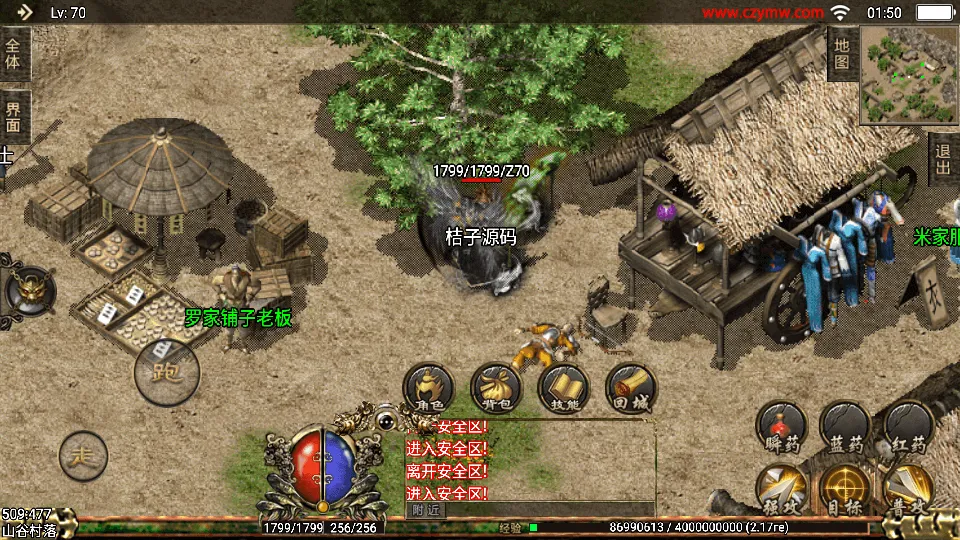This screenshot has height=540, width=960.
Task: Use the 回城 return-to-town scroll
Action: pos(632,389)
